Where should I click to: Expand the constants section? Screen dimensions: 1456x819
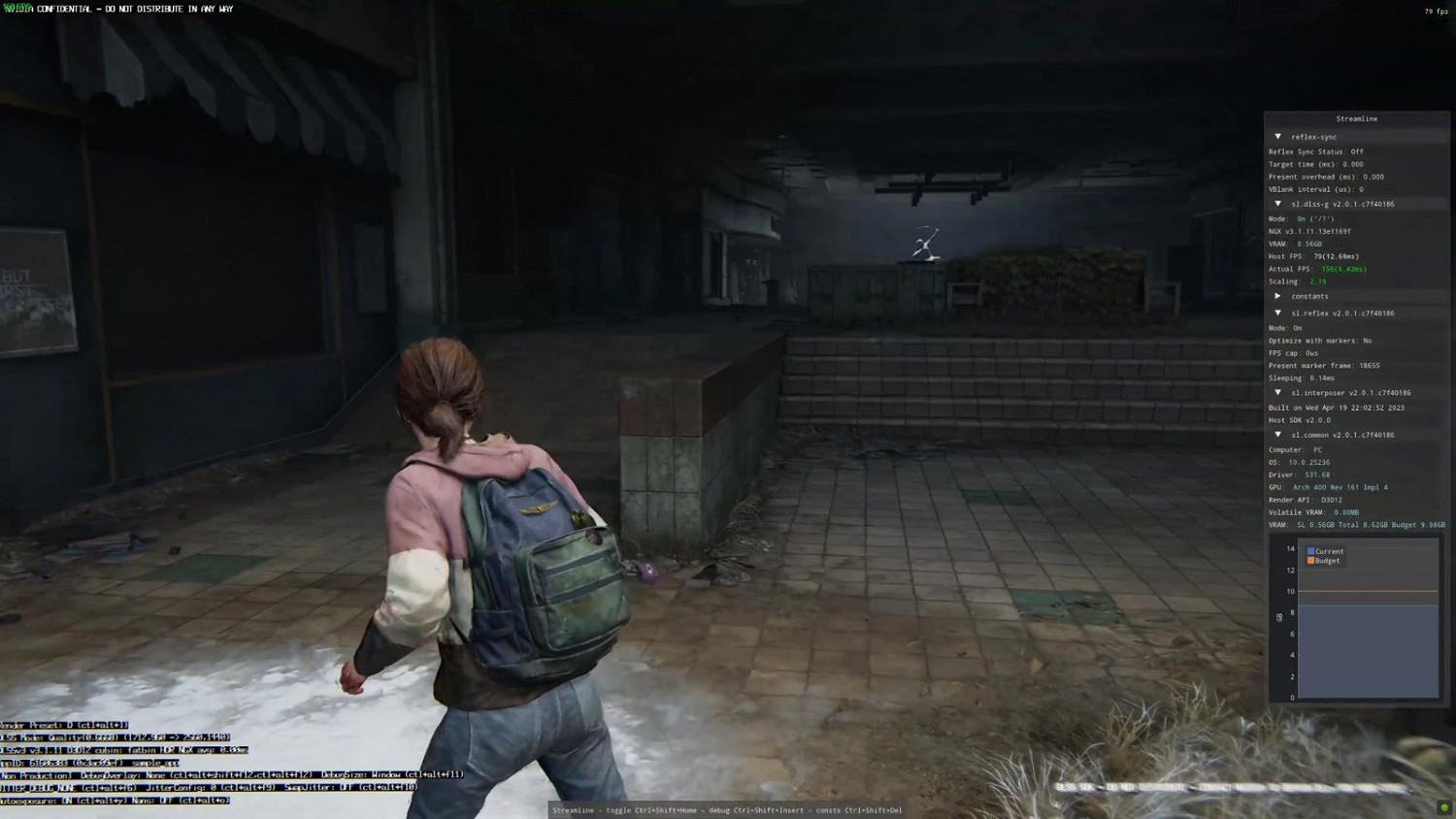tap(1278, 296)
